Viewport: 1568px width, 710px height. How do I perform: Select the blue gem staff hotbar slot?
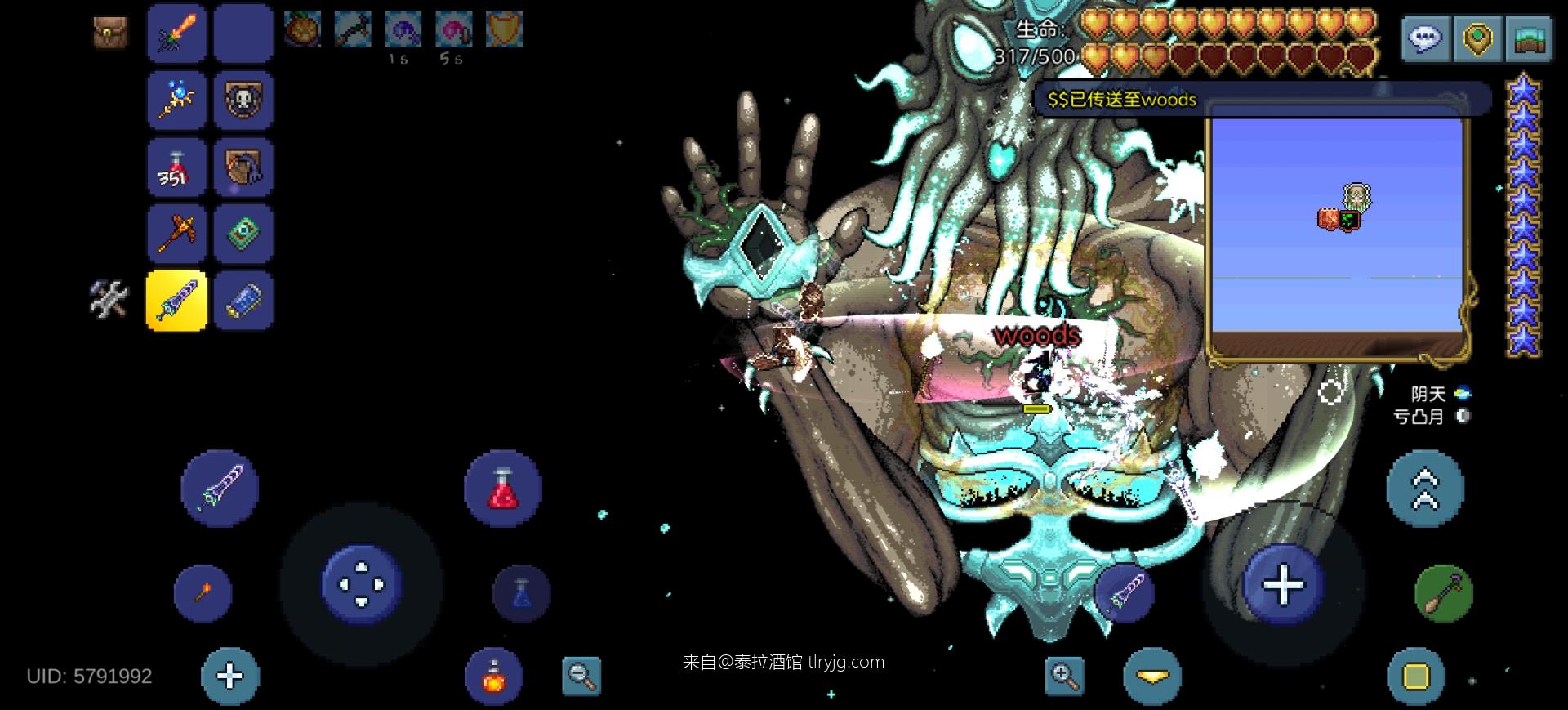tap(176, 100)
